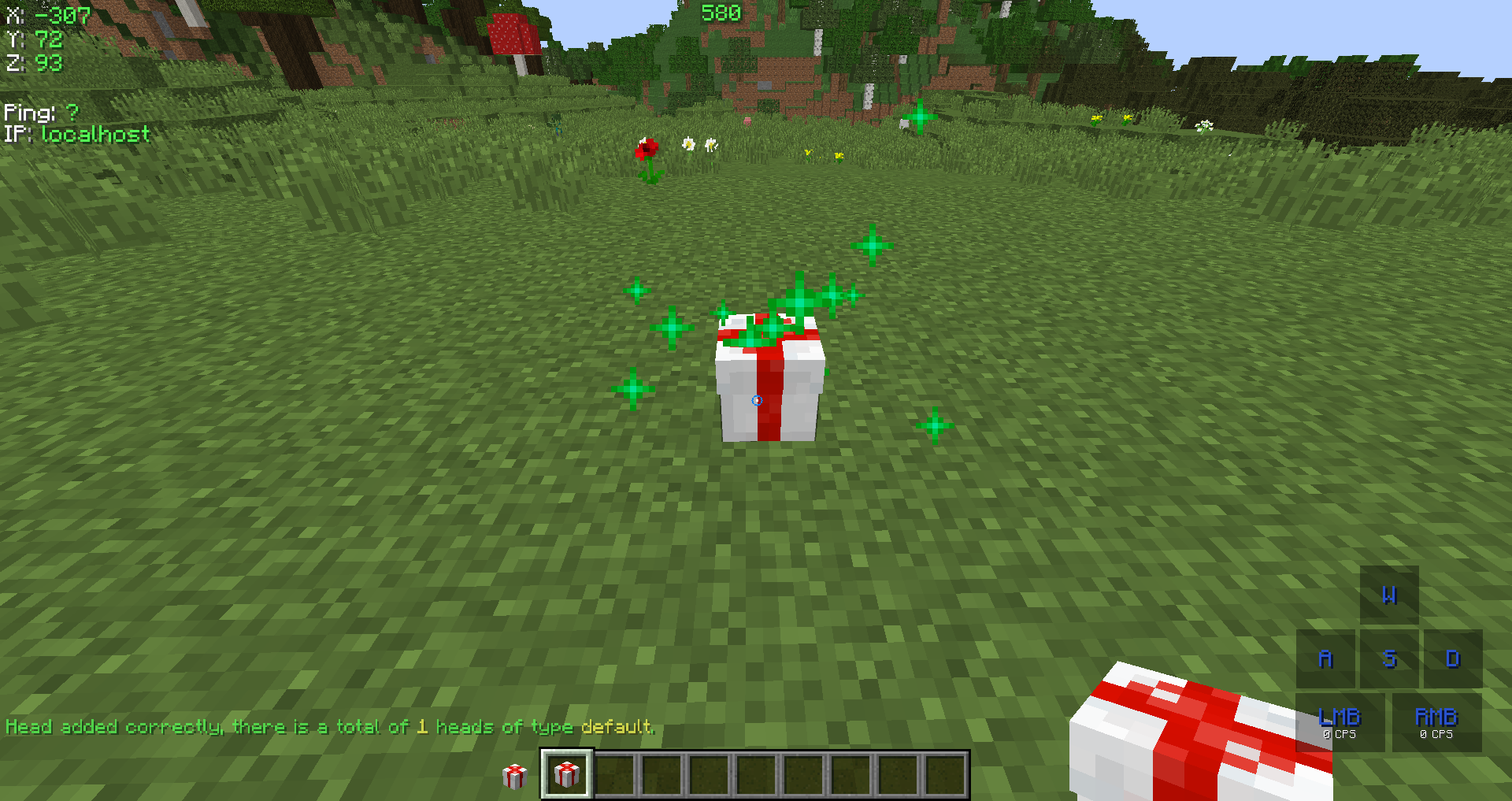Click the chat message about heads added
Image resolution: width=1512 pixels, height=801 pixels.
(329, 726)
